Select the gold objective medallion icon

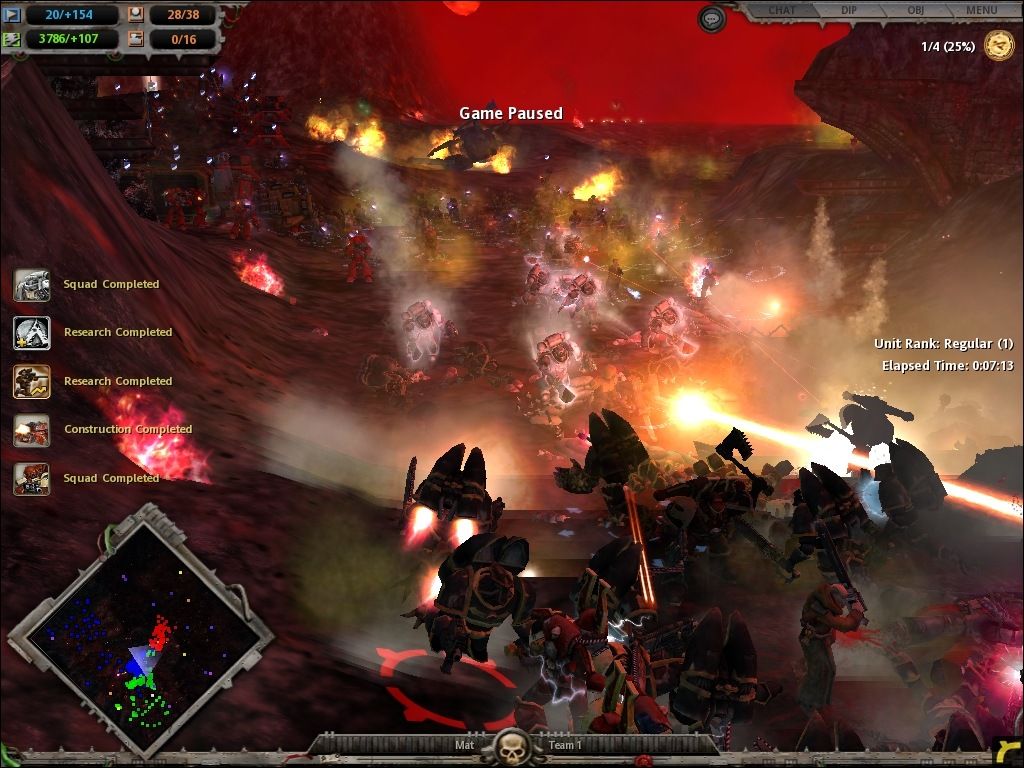[998, 46]
